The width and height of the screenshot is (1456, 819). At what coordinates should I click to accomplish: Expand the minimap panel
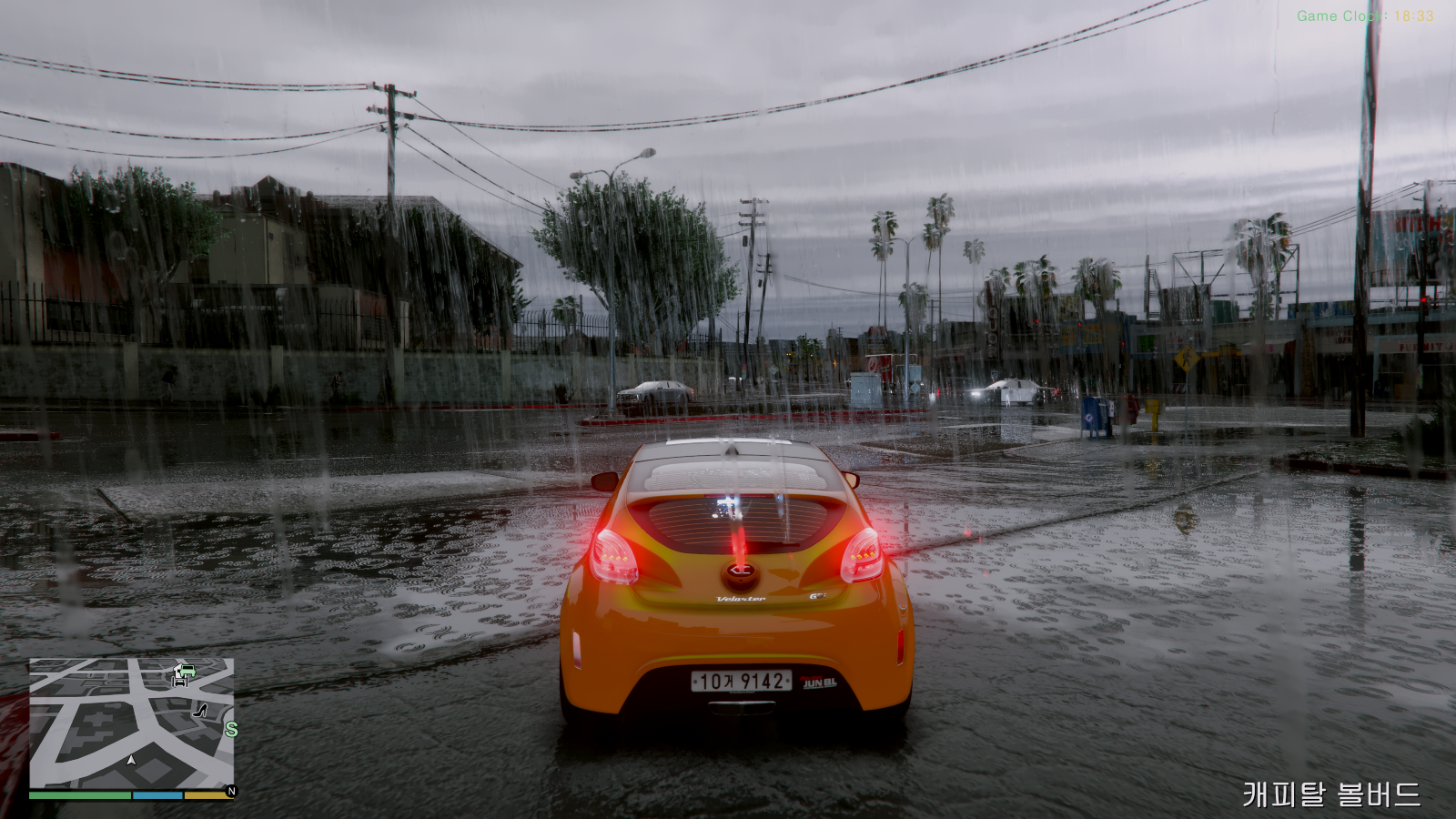[x=132, y=728]
